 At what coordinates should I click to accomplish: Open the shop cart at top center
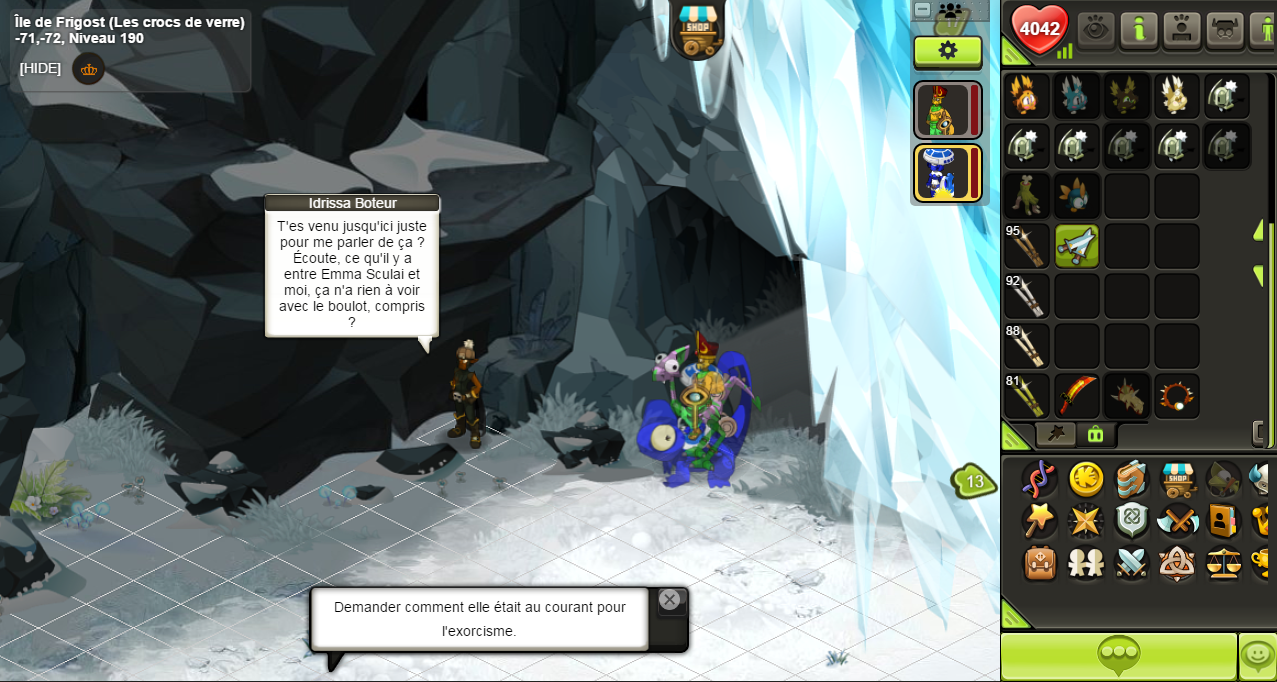click(698, 30)
